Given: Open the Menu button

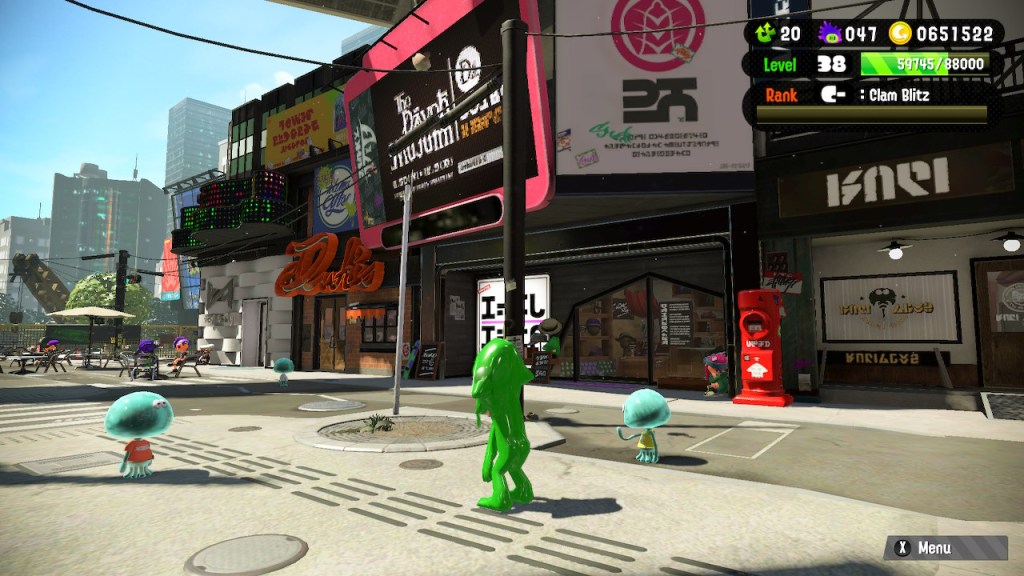Looking at the screenshot, I should [x=944, y=548].
